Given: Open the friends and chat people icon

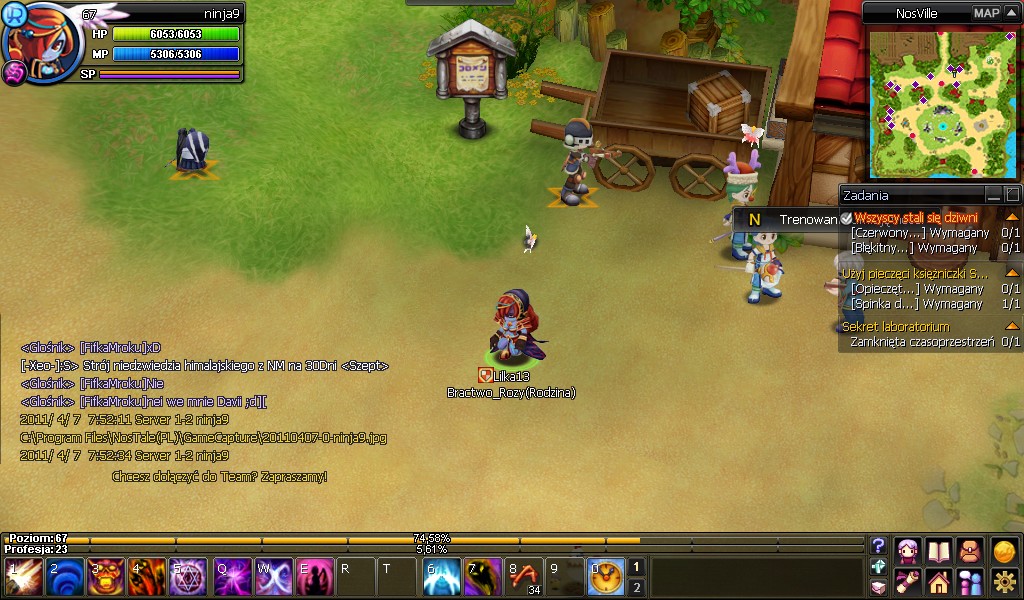Looking at the screenshot, I should 971,581.
